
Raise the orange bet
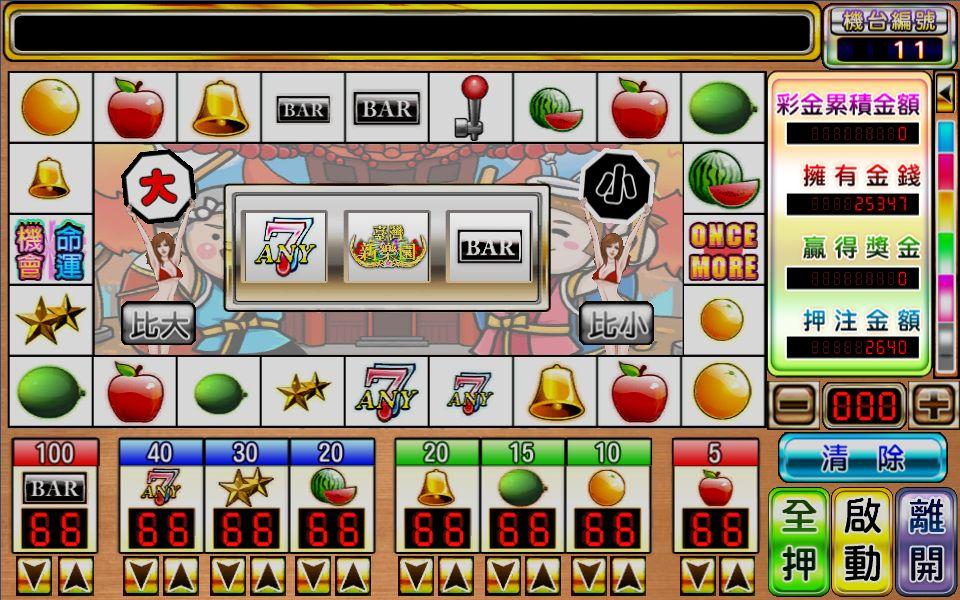(x=630, y=575)
